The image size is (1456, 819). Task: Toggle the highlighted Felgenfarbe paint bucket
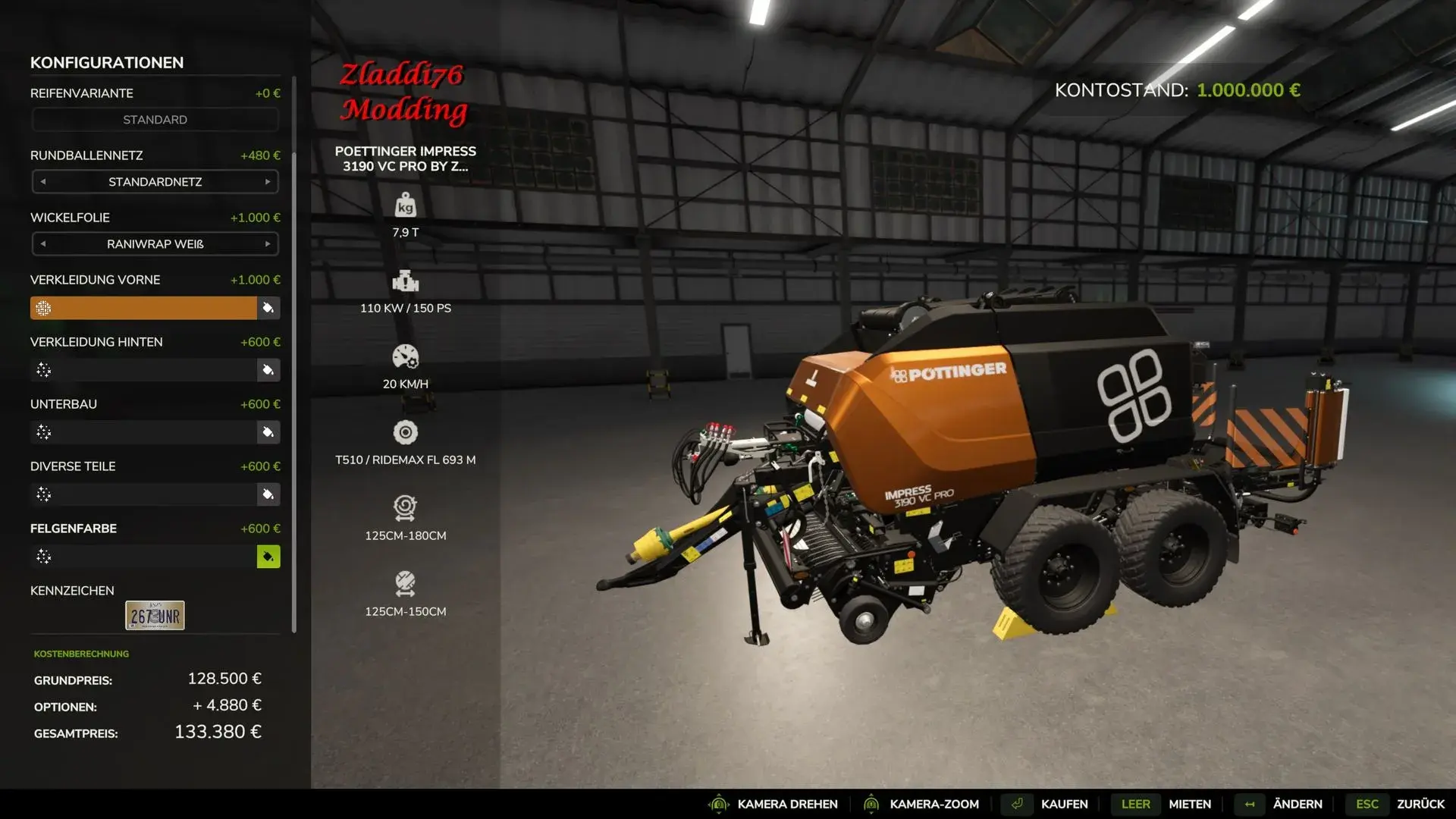click(x=268, y=556)
